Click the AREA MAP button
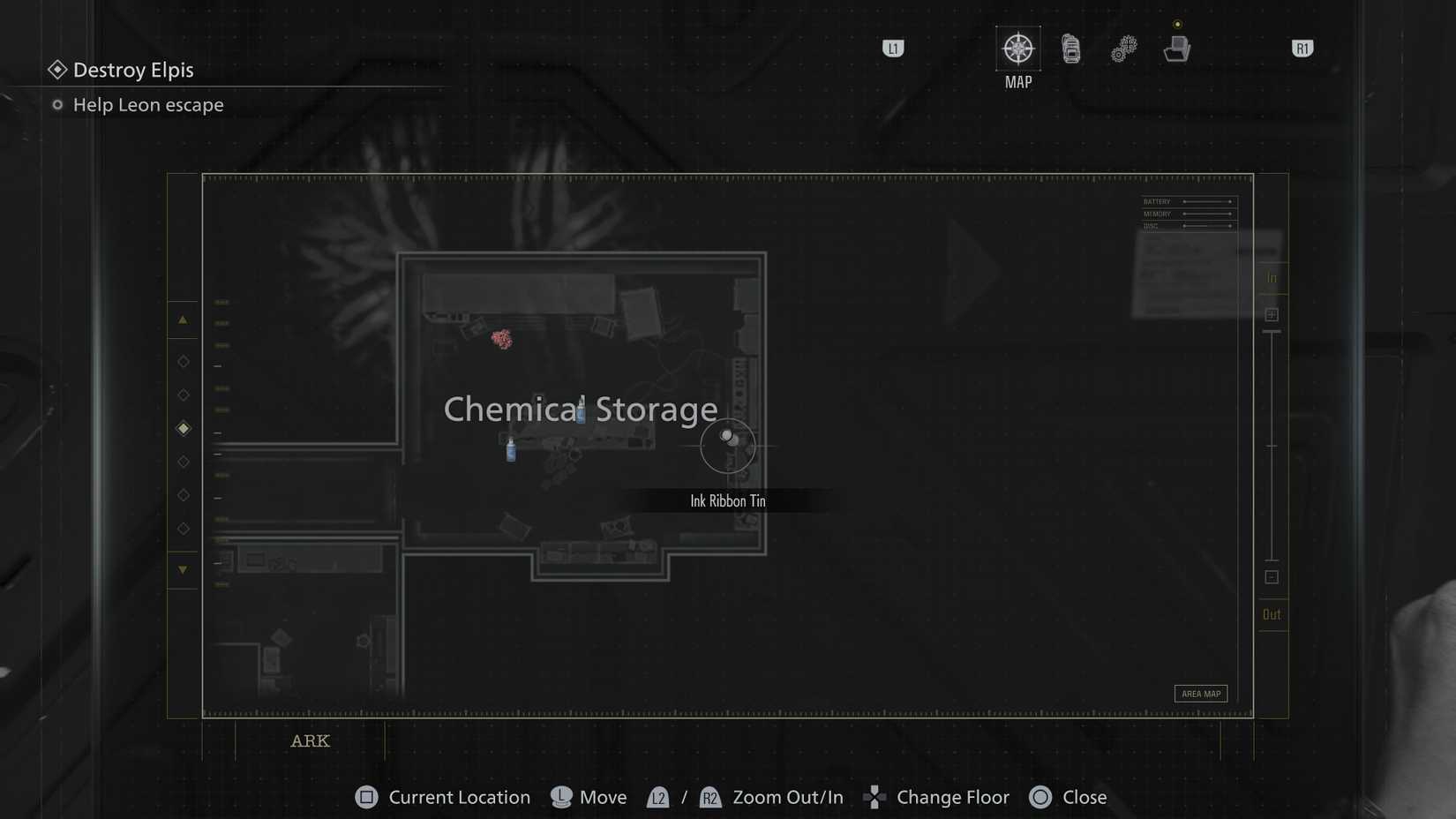The width and height of the screenshot is (1456, 819). (1200, 694)
